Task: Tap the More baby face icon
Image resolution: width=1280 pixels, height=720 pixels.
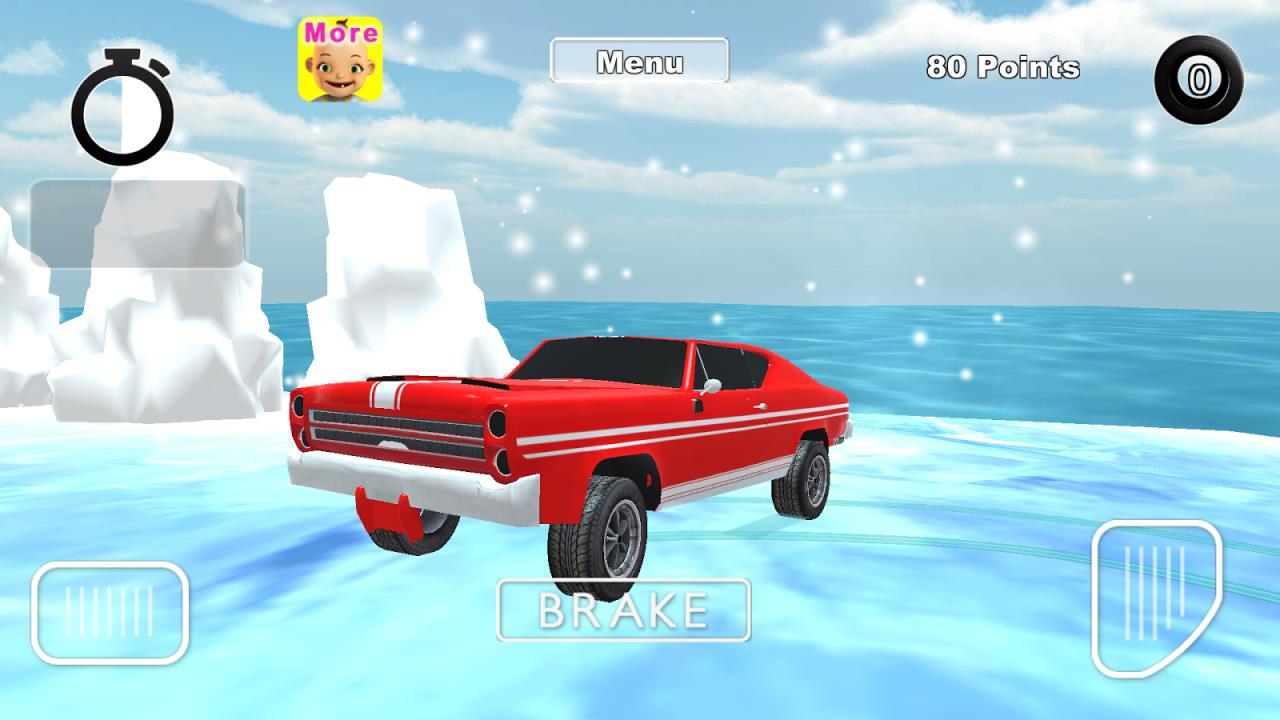Action: click(340, 60)
